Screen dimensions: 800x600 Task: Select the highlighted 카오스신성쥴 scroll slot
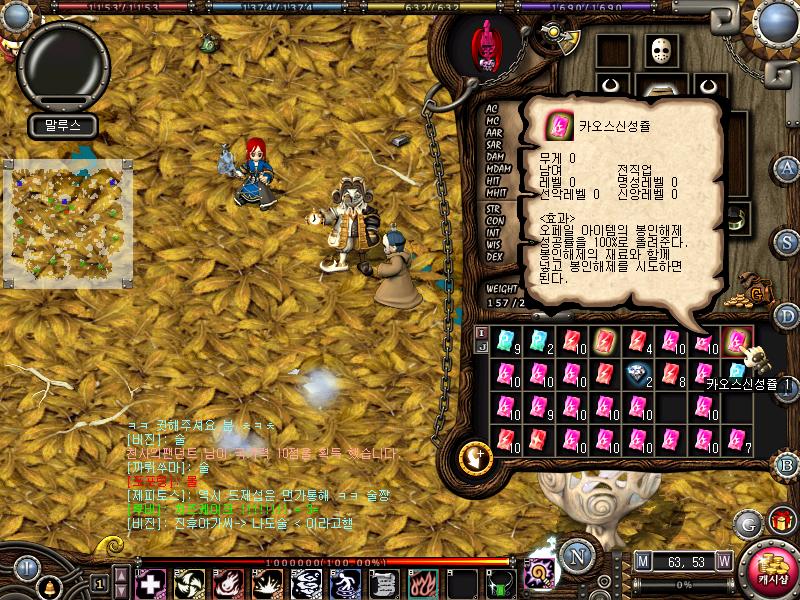point(738,342)
